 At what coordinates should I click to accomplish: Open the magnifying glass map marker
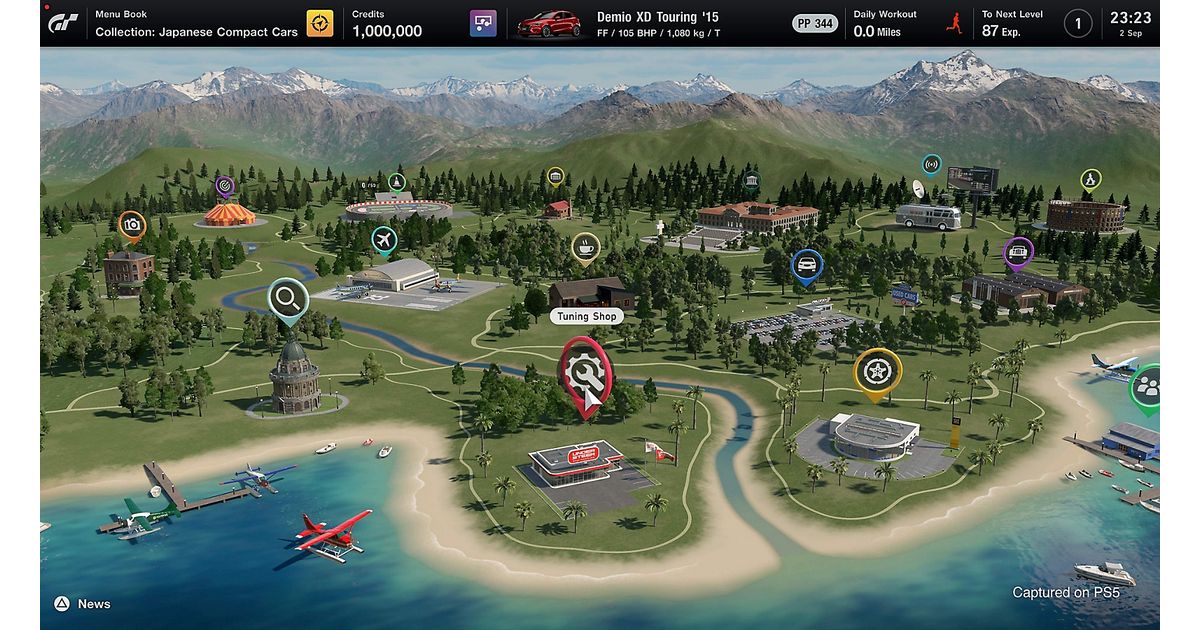pyautogui.click(x=288, y=298)
